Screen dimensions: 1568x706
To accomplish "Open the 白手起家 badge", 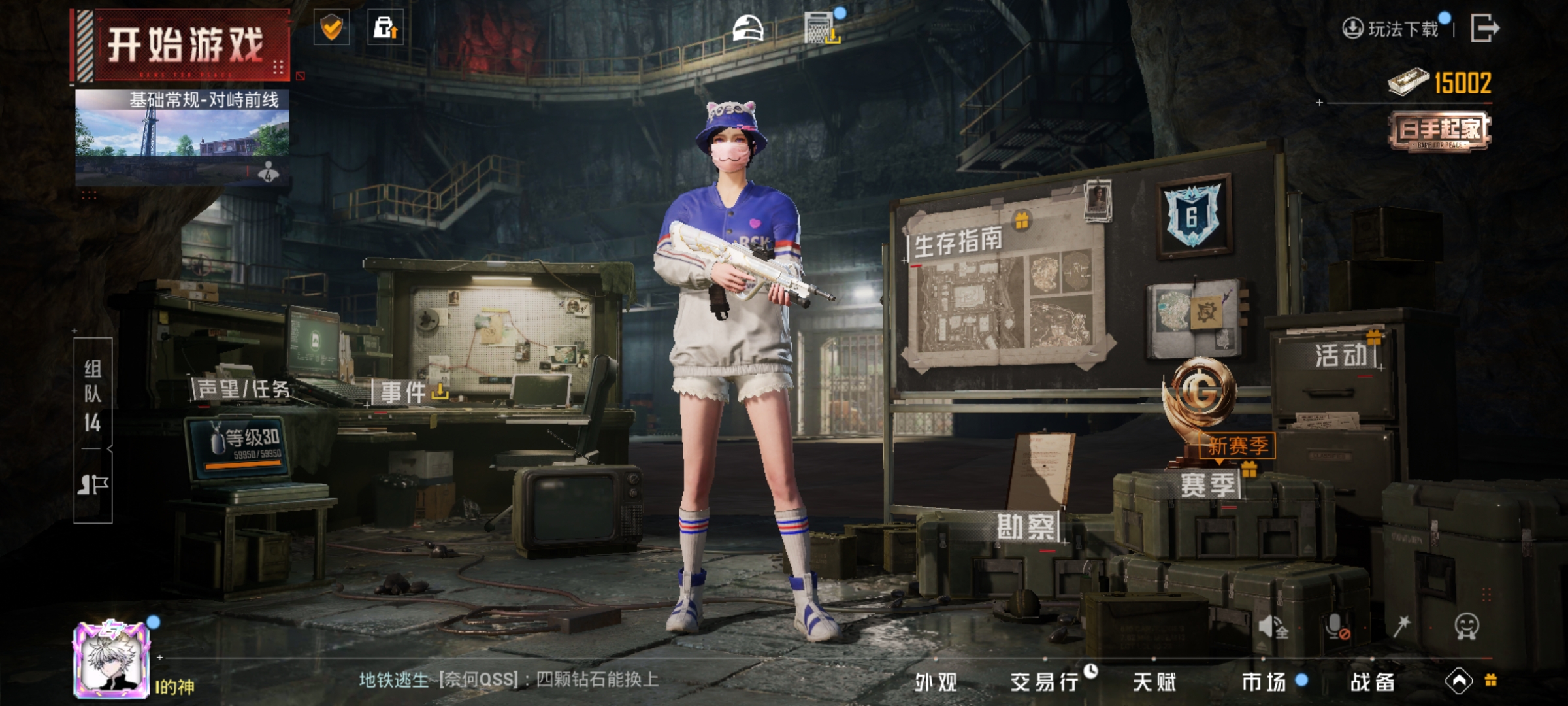I will [x=1440, y=131].
